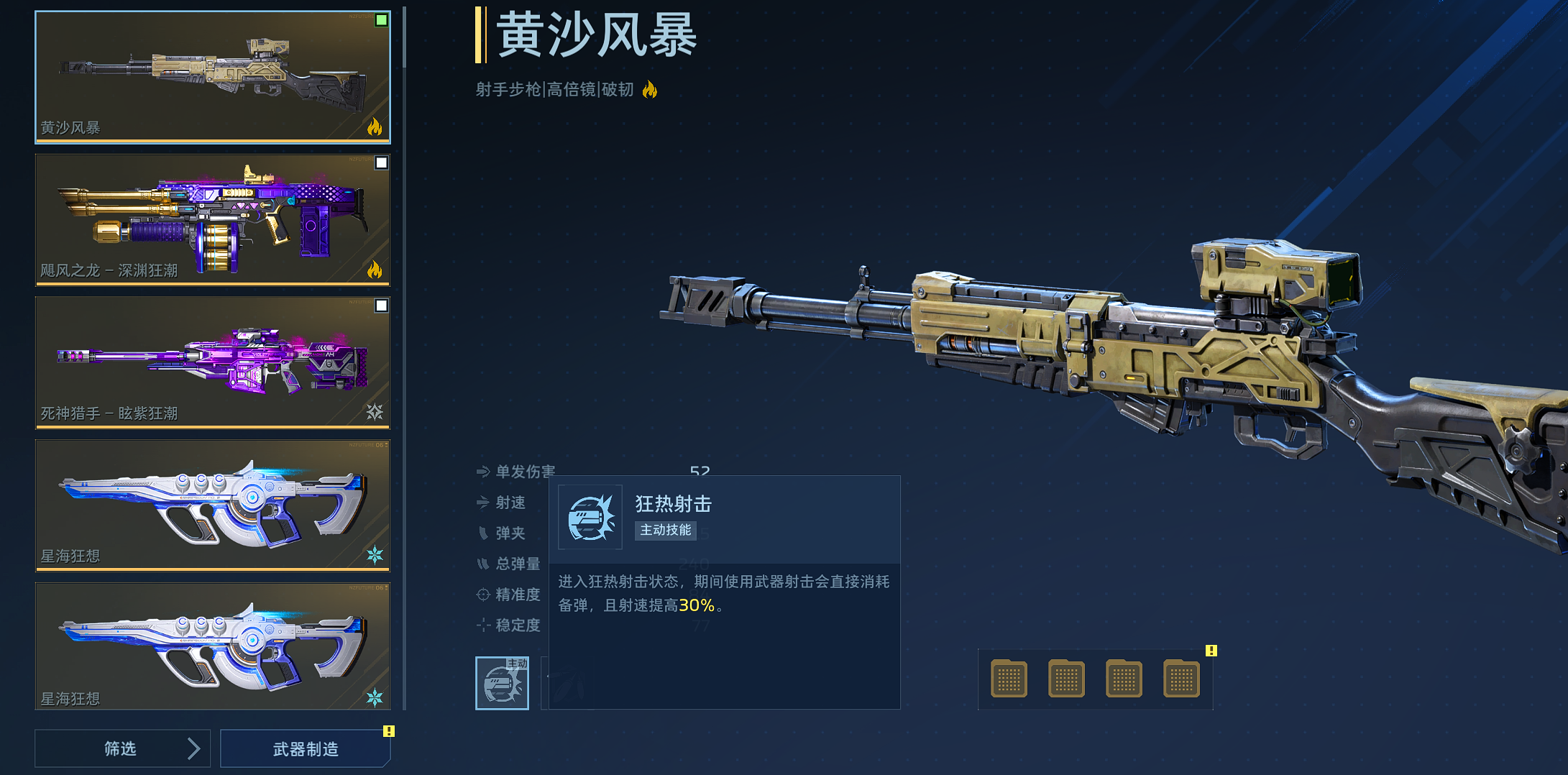Click the snowflake icon on 星海狂想 card

[x=377, y=554]
